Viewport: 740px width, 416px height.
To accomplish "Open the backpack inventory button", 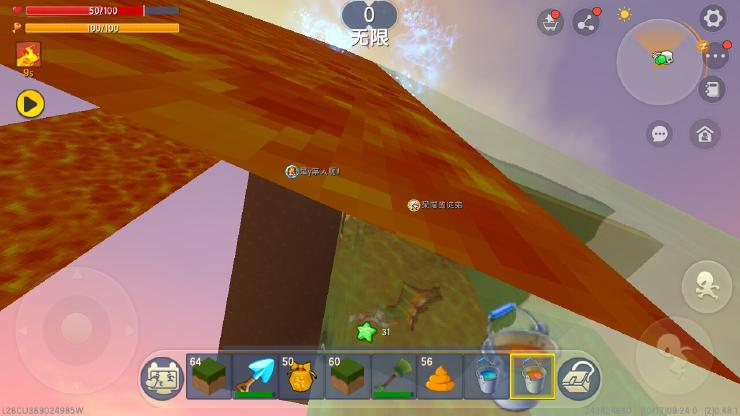I will pos(578,377).
